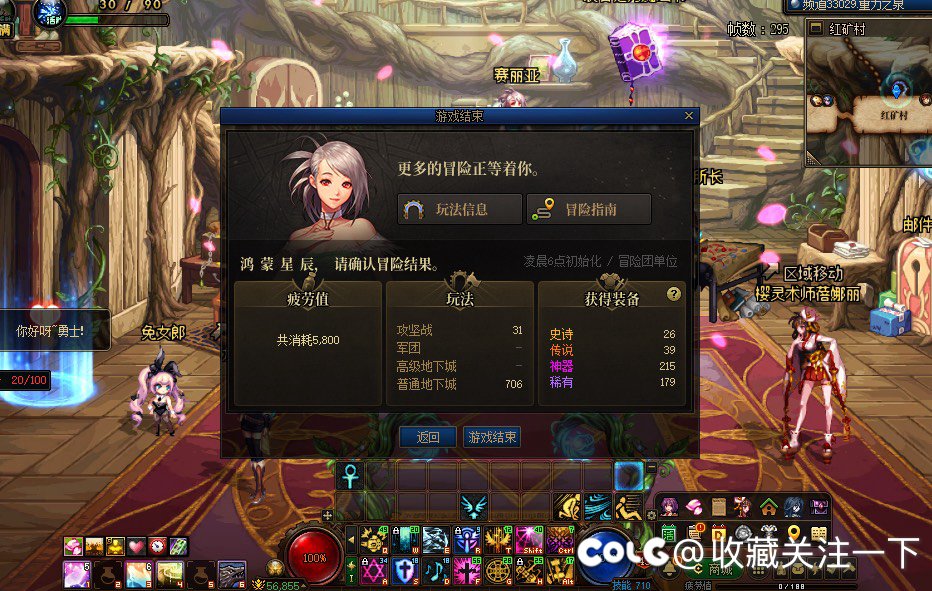The image size is (932, 591).
Task: Activate the cyan wings skill
Action: point(473,507)
